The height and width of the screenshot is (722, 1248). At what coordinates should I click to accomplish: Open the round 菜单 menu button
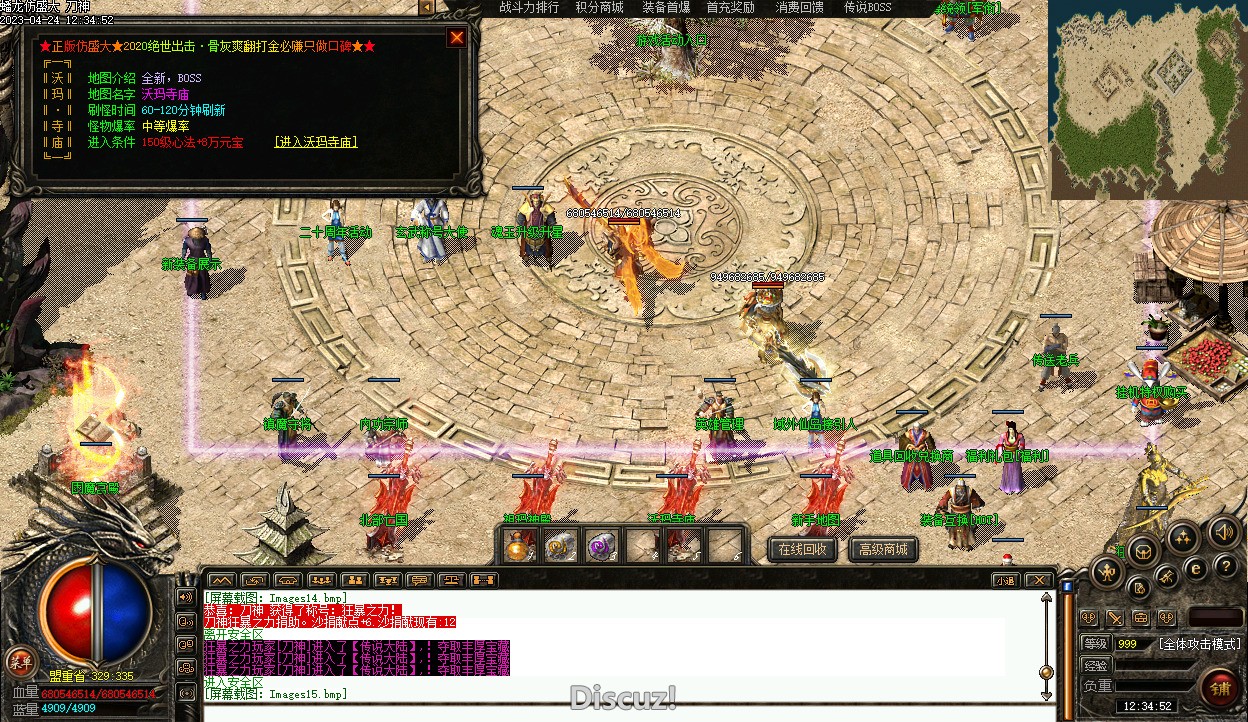point(20,660)
